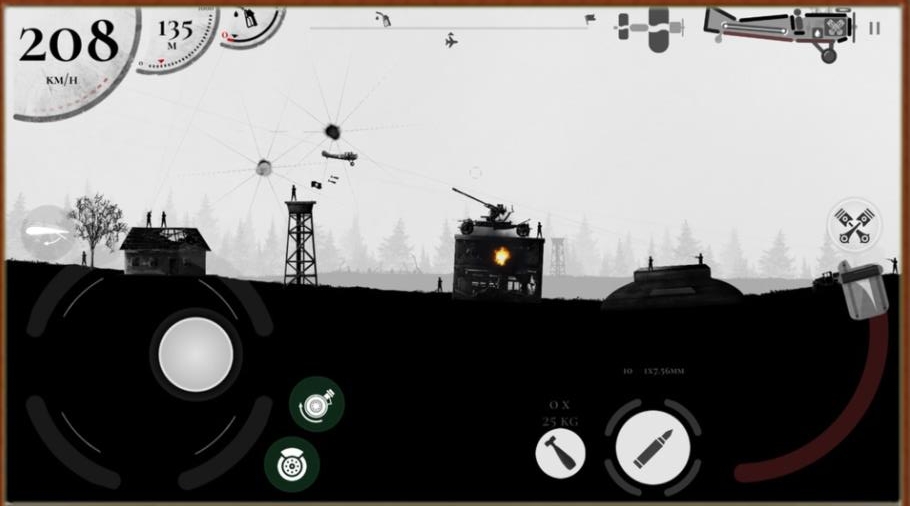Drop a 25 kg bomb
The height and width of the screenshot is (506, 910).
560,454
